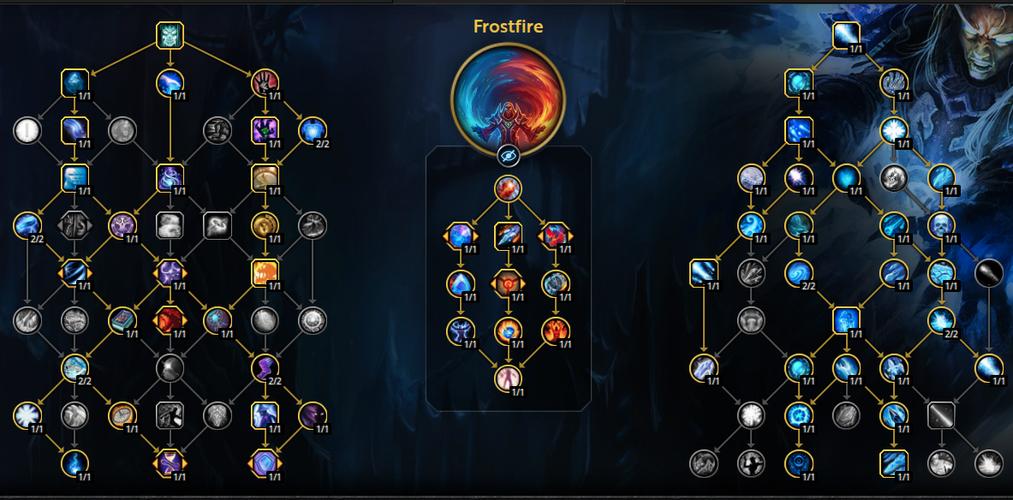Screen dimensions: 1013x500
Task: Toggle the eye button under the Frostfire portrait
Action: (508, 155)
